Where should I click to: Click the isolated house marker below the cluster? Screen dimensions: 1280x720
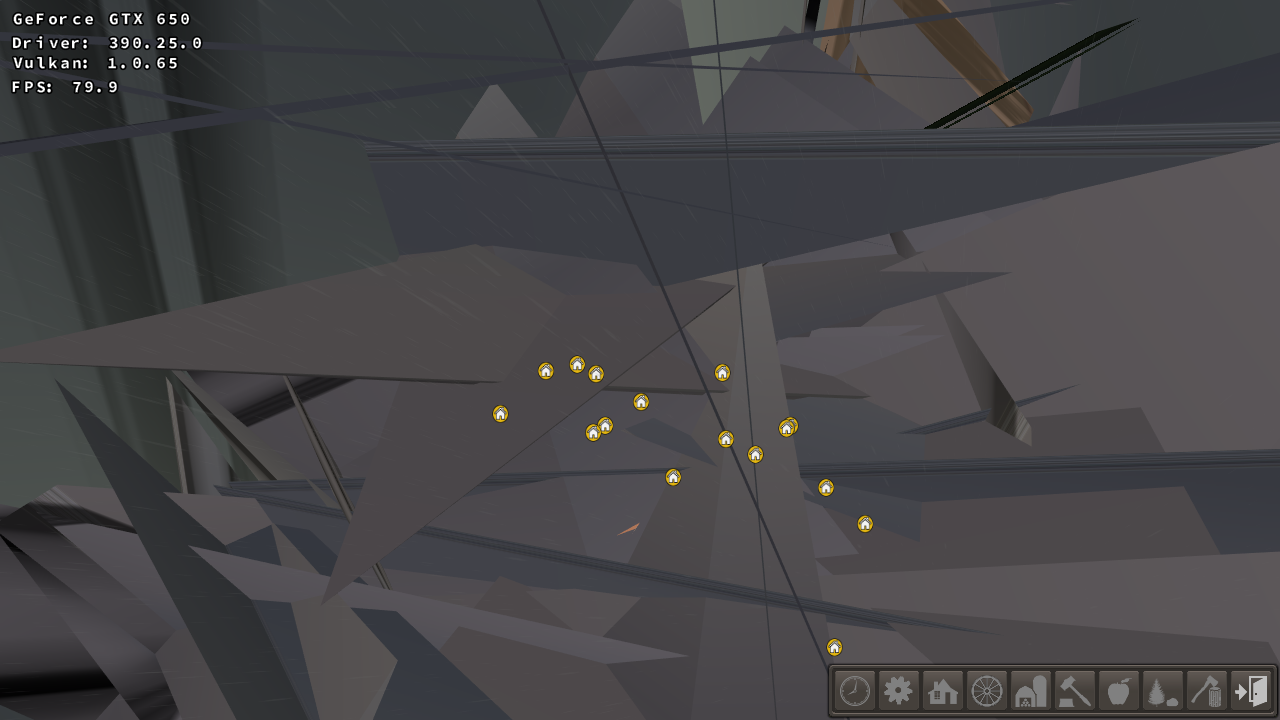pos(672,477)
